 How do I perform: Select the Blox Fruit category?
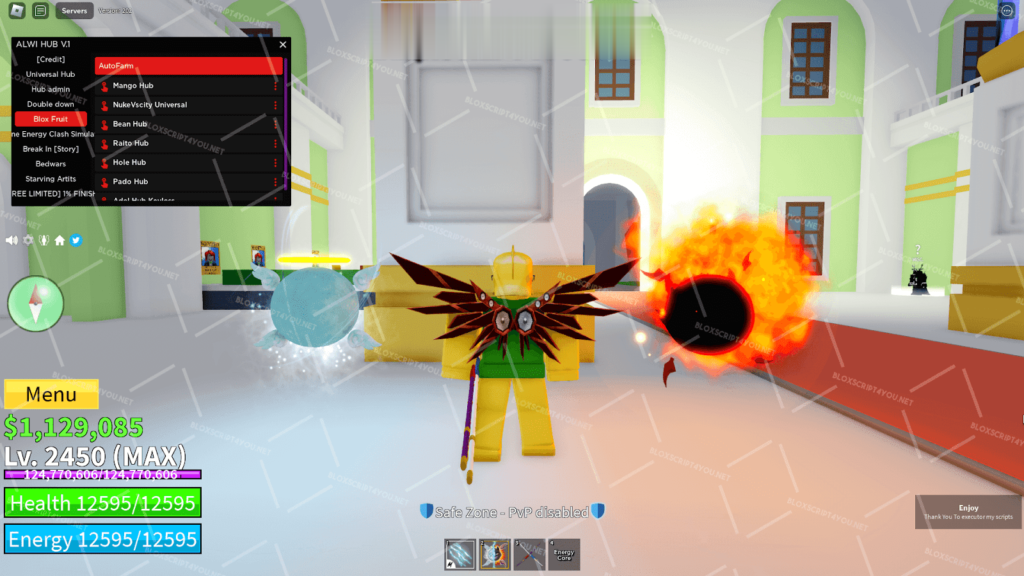pos(51,119)
